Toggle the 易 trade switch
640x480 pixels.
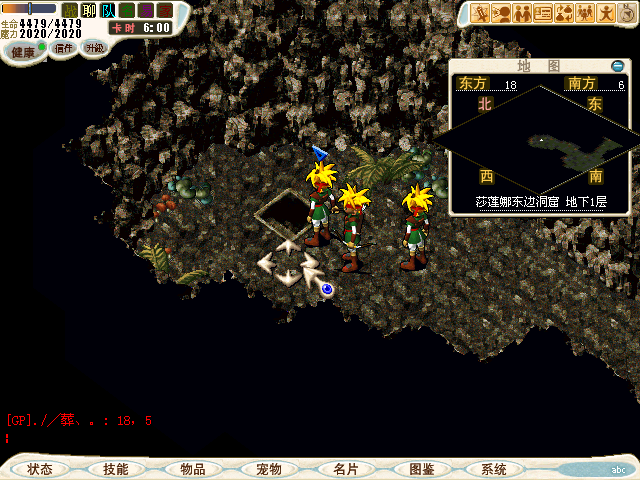[x=146, y=11]
